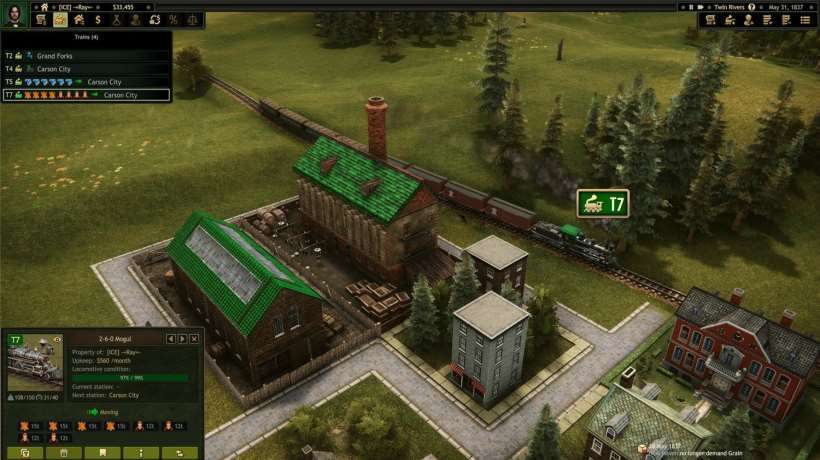The width and height of the screenshot is (820, 460).
Task: Open the percent sign menu
Action: [x=173, y=20]
